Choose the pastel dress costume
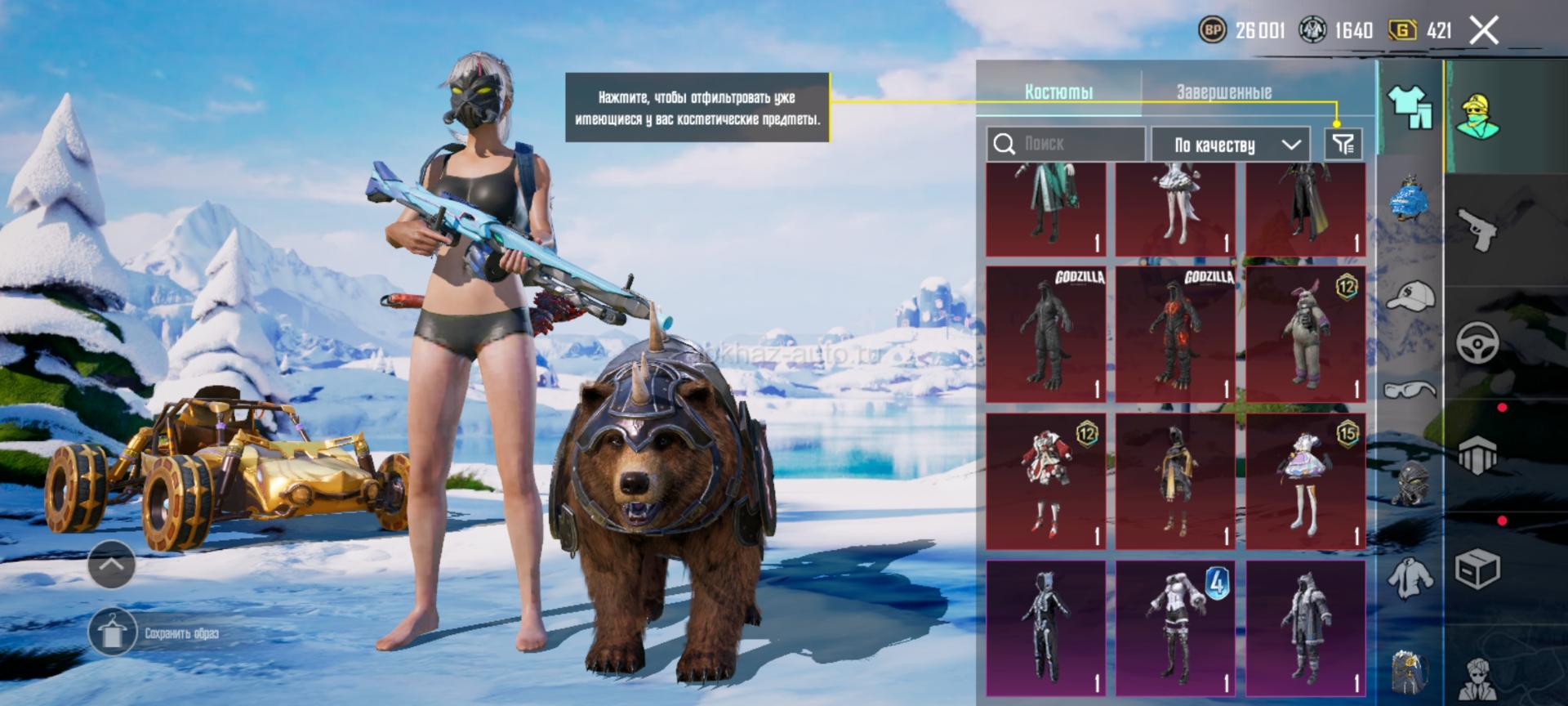Screen dimensions: 1568x706 1305,481
